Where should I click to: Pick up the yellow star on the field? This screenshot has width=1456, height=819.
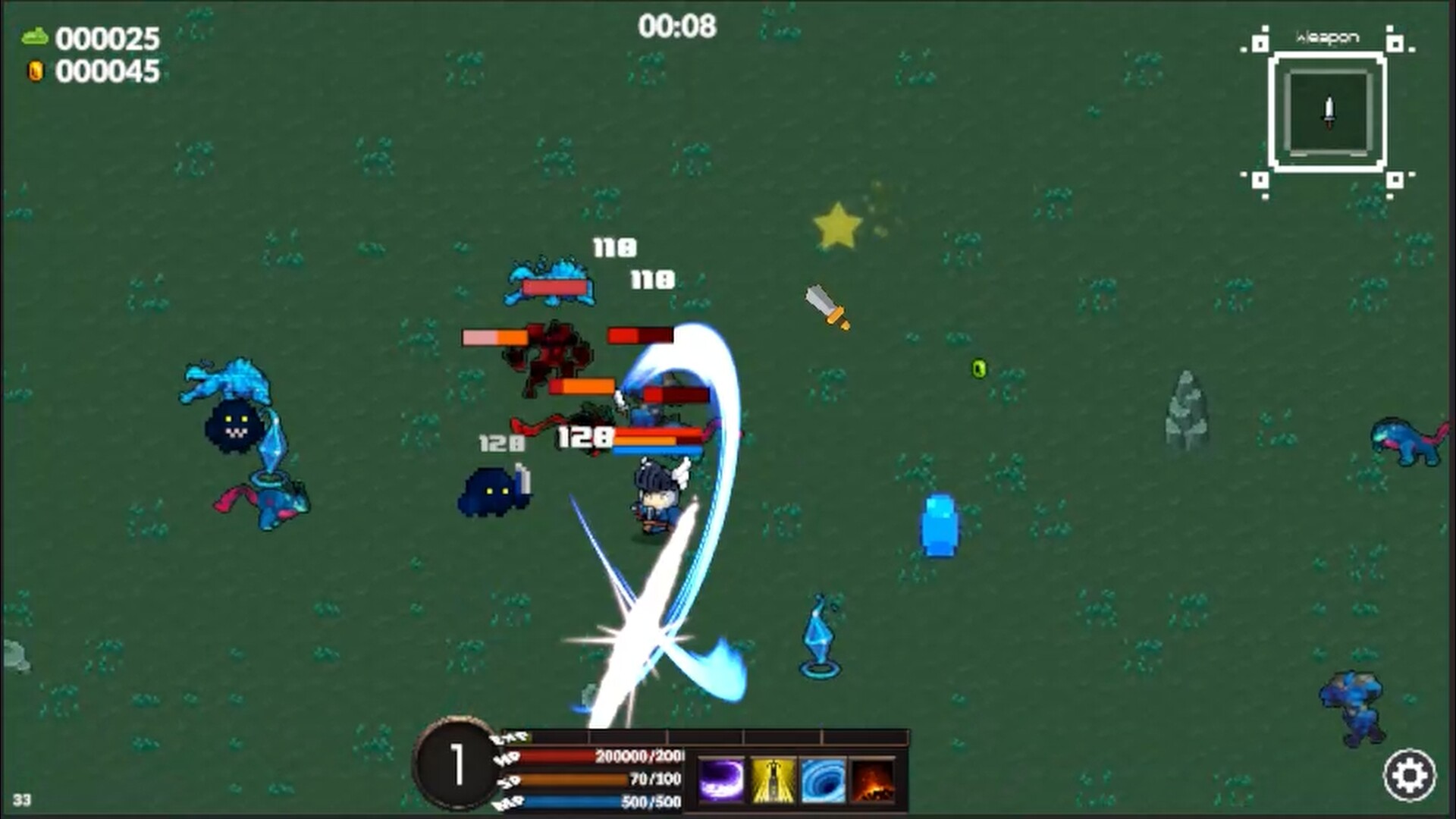click(x=837, y=224)
